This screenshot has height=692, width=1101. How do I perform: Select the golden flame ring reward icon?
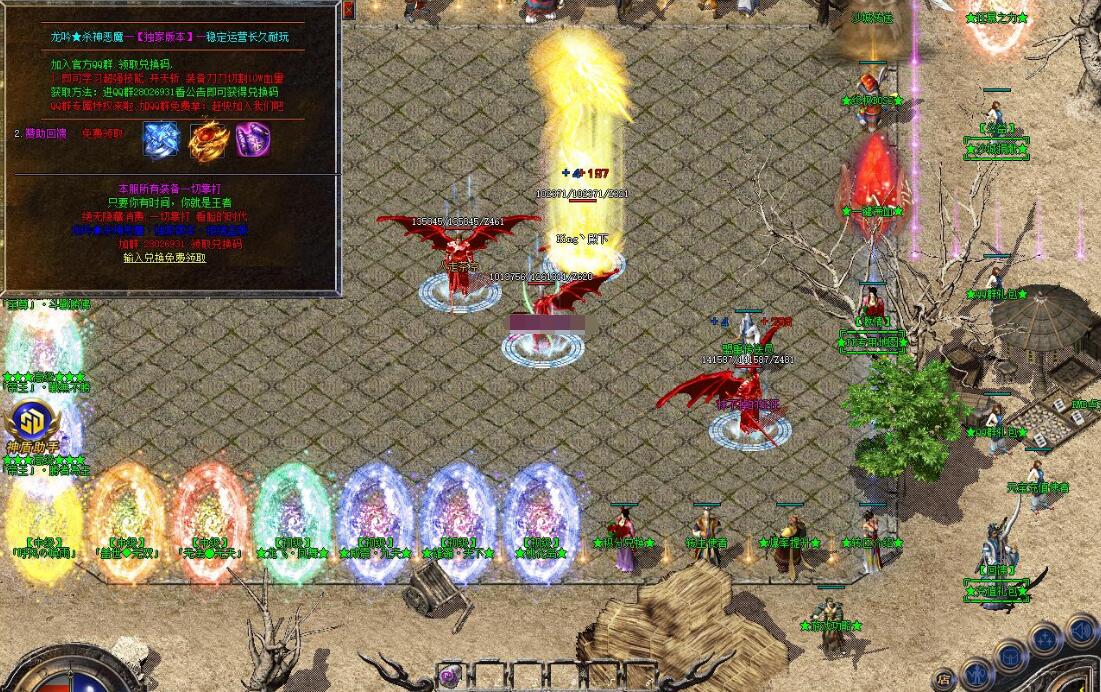[x=208, y=140]
